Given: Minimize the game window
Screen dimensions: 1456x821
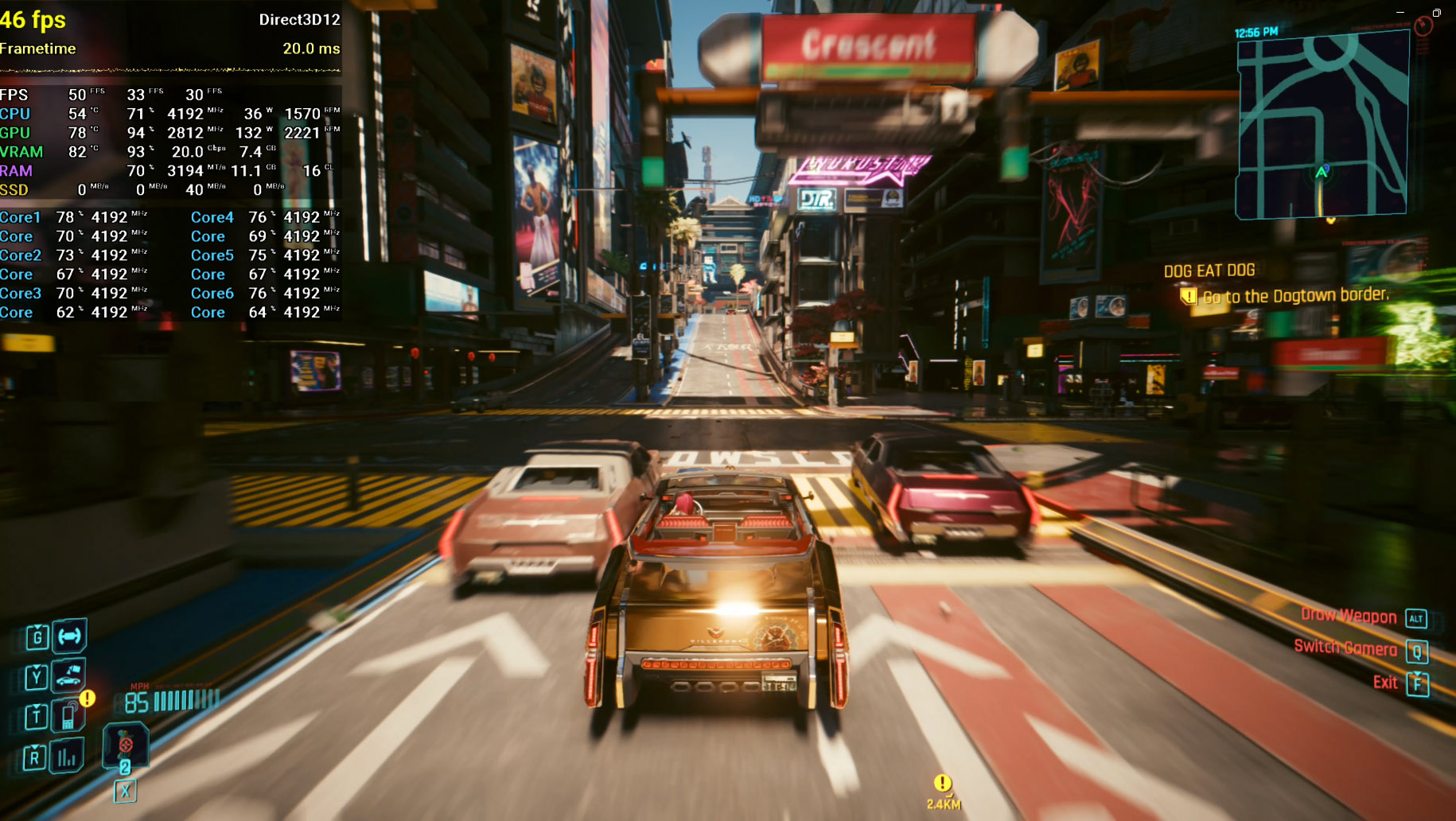Looking at the screenshot, I should [1400, 12].
